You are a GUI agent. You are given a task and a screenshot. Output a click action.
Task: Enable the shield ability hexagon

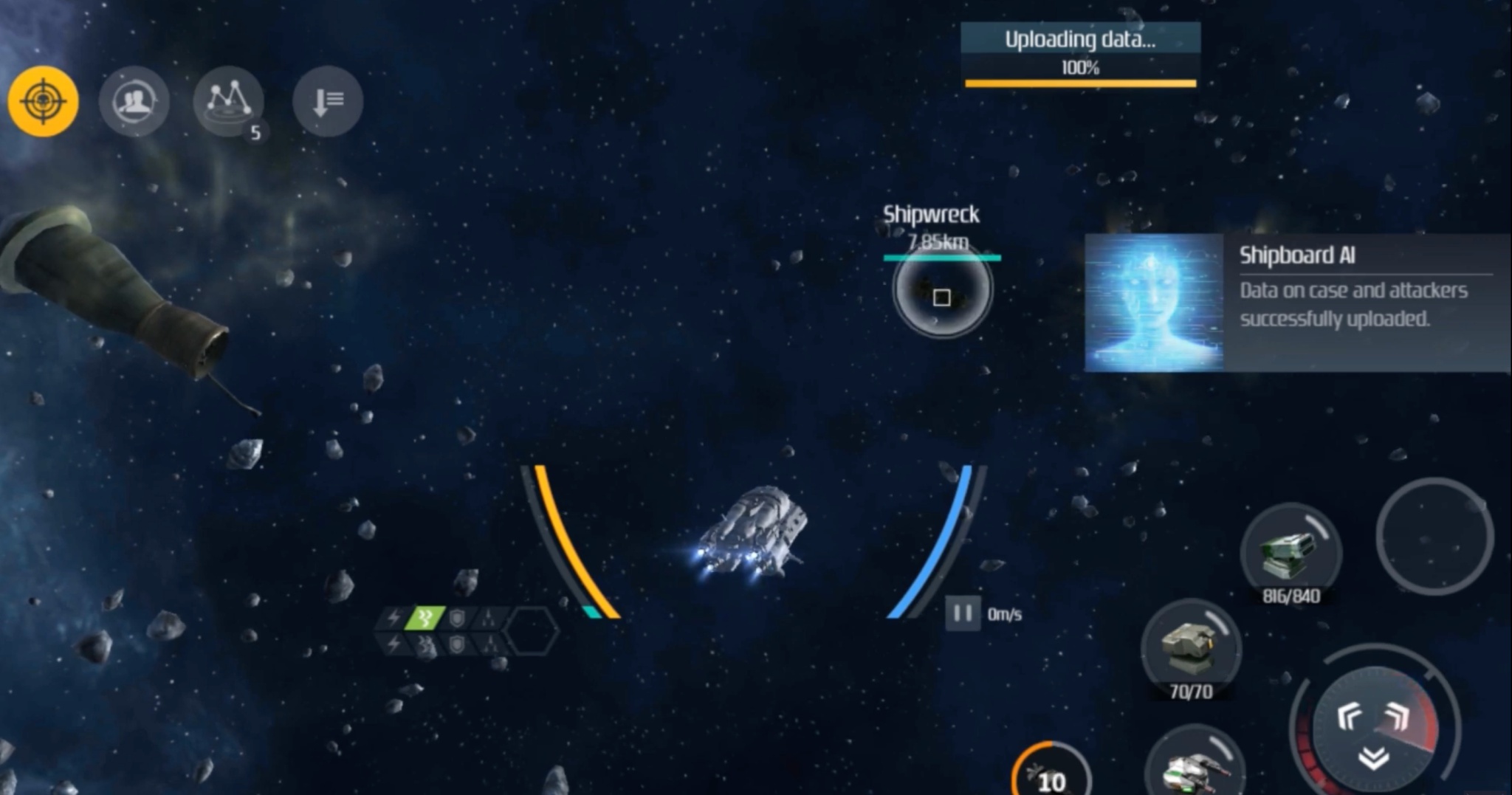(456, 617)
